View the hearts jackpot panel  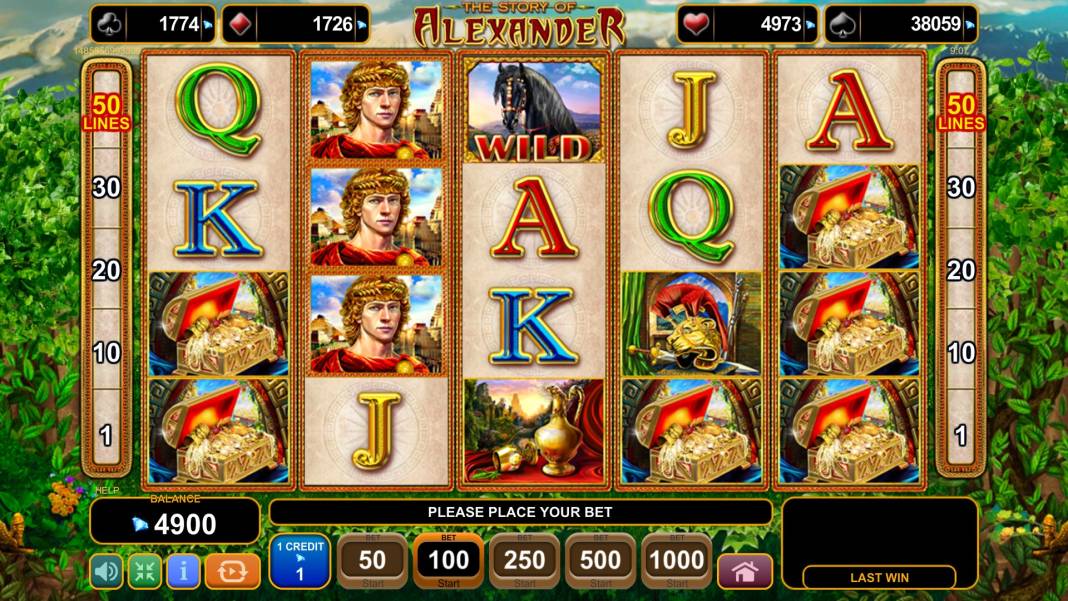point(747,25)
